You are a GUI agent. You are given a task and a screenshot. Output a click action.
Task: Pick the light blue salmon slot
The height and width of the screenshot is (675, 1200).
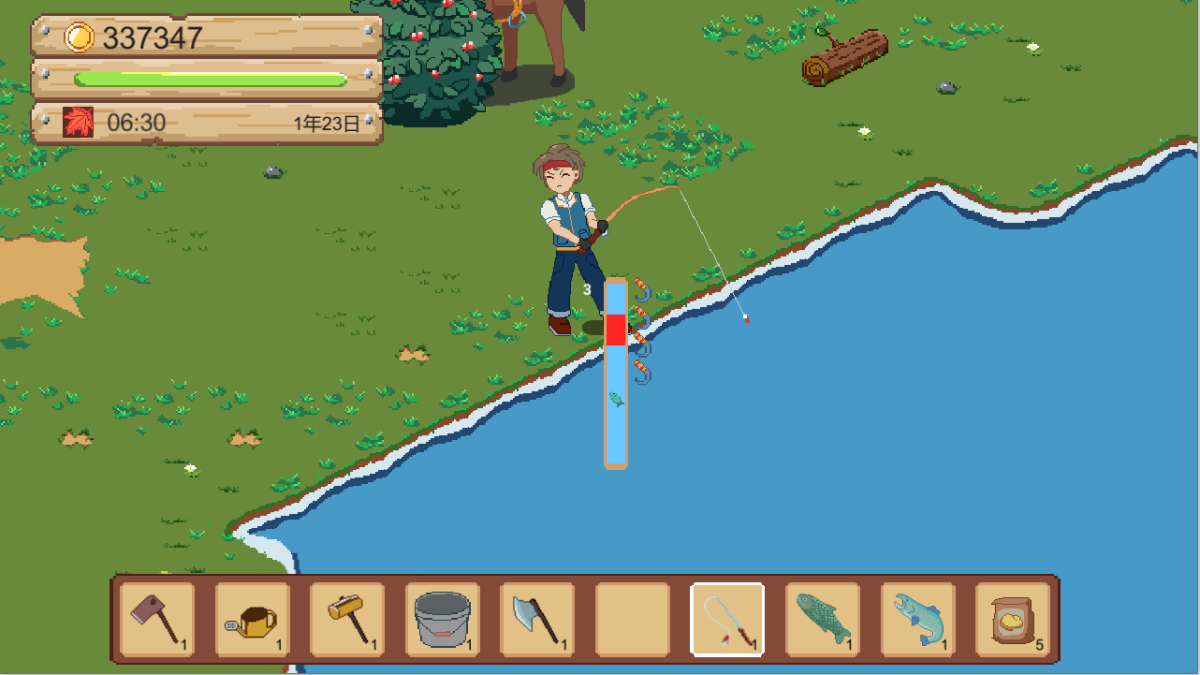918,619
